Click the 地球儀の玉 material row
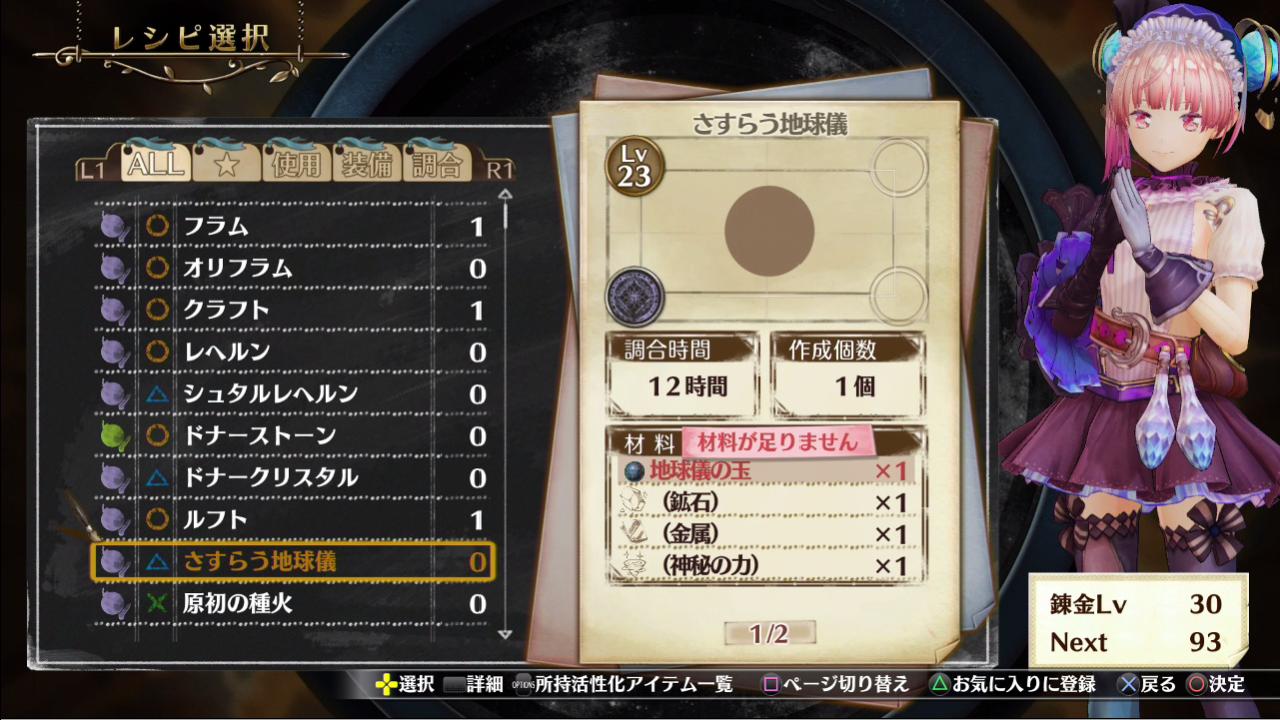Viewport: 1280px width, 720px height. [765, 470]
